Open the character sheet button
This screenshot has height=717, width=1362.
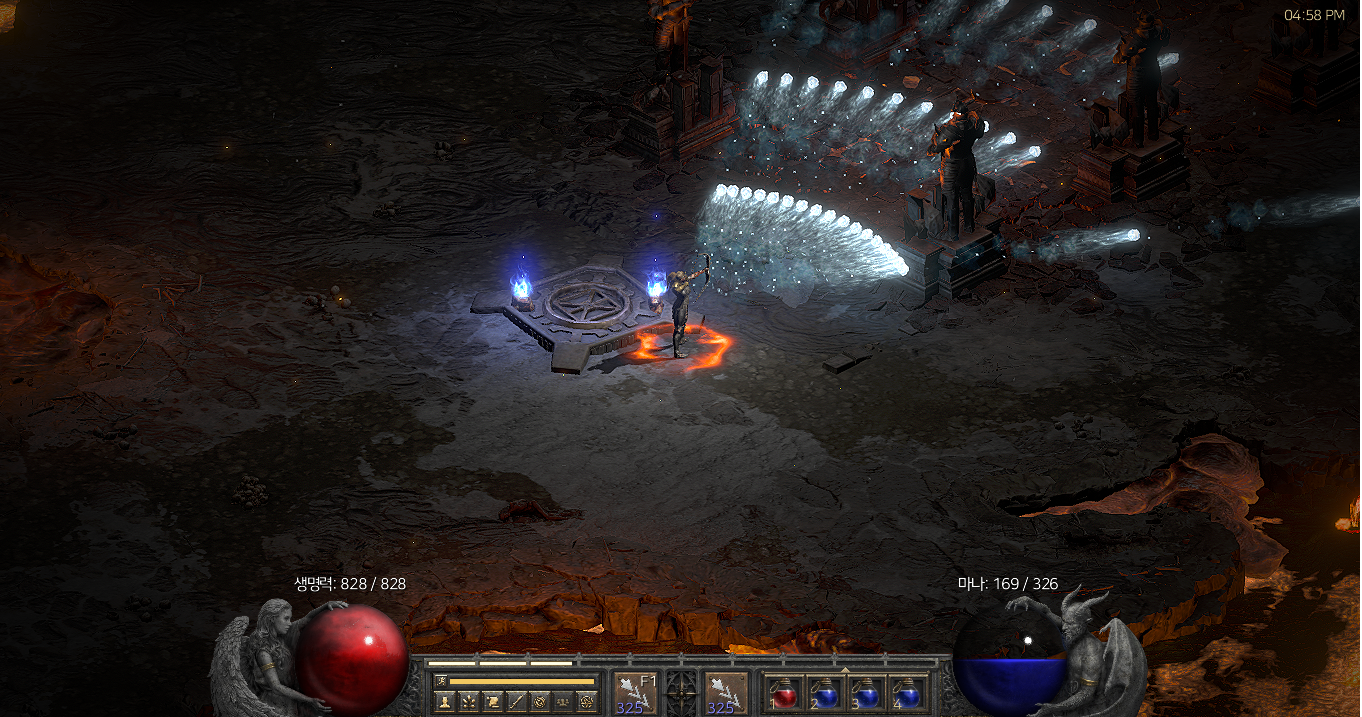[444, 701]
